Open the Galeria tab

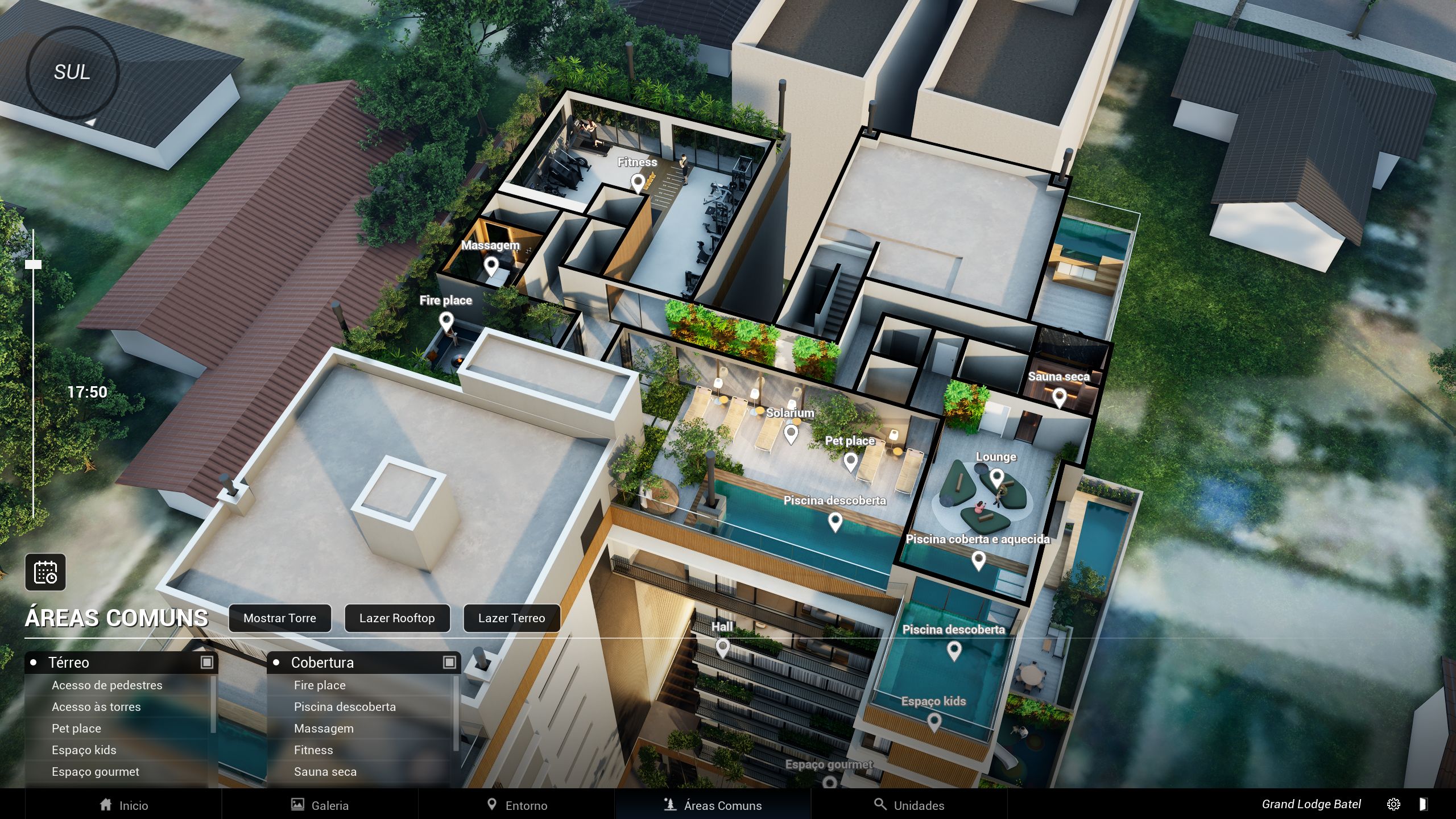click(x=320, y=805)
